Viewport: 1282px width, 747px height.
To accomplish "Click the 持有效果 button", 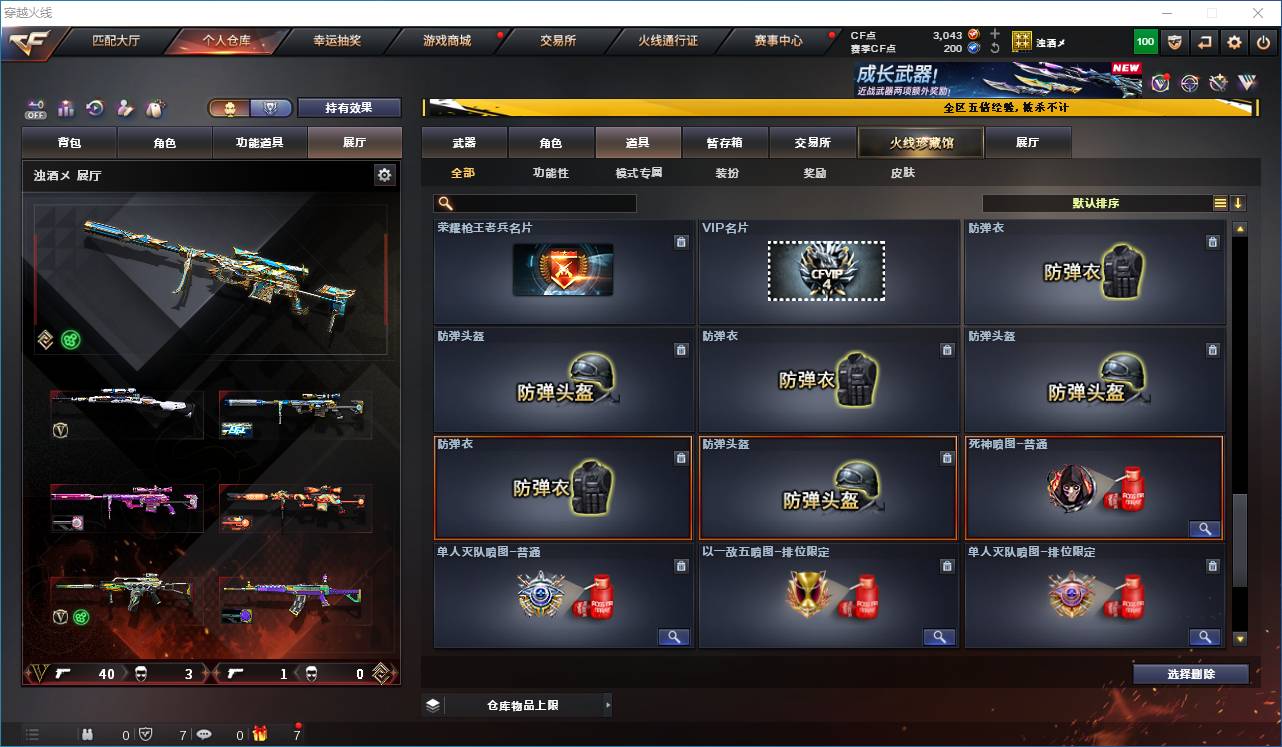I will coord(348,107).
